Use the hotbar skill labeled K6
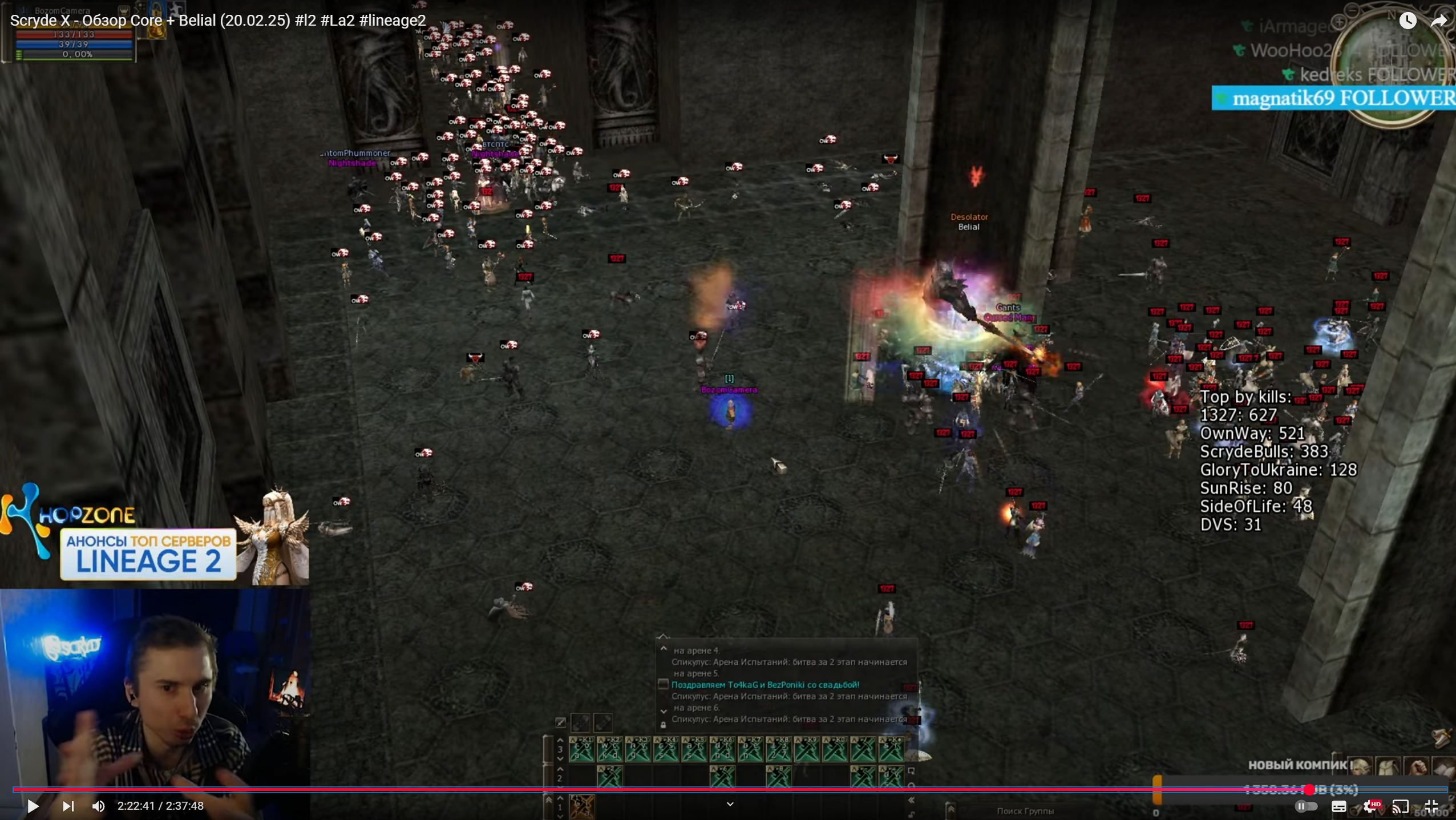 coord(722,749)
